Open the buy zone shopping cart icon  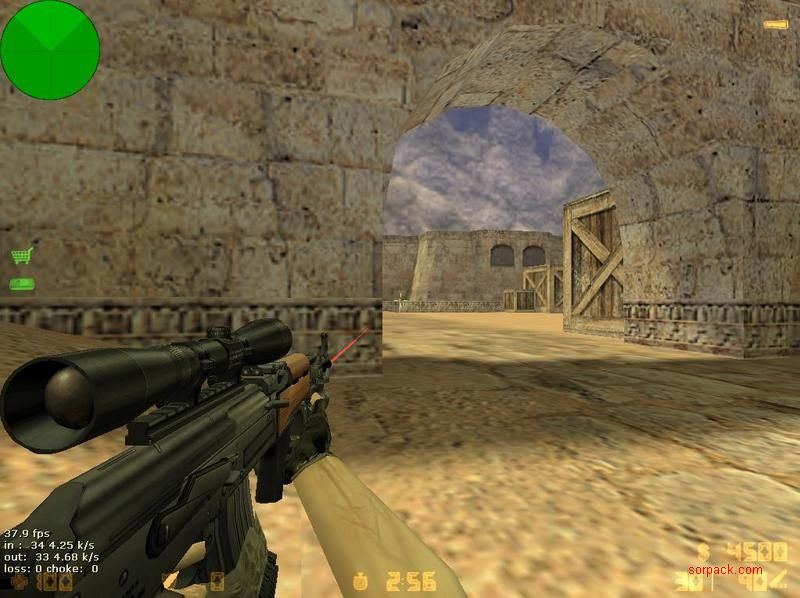tap(21, 256)
